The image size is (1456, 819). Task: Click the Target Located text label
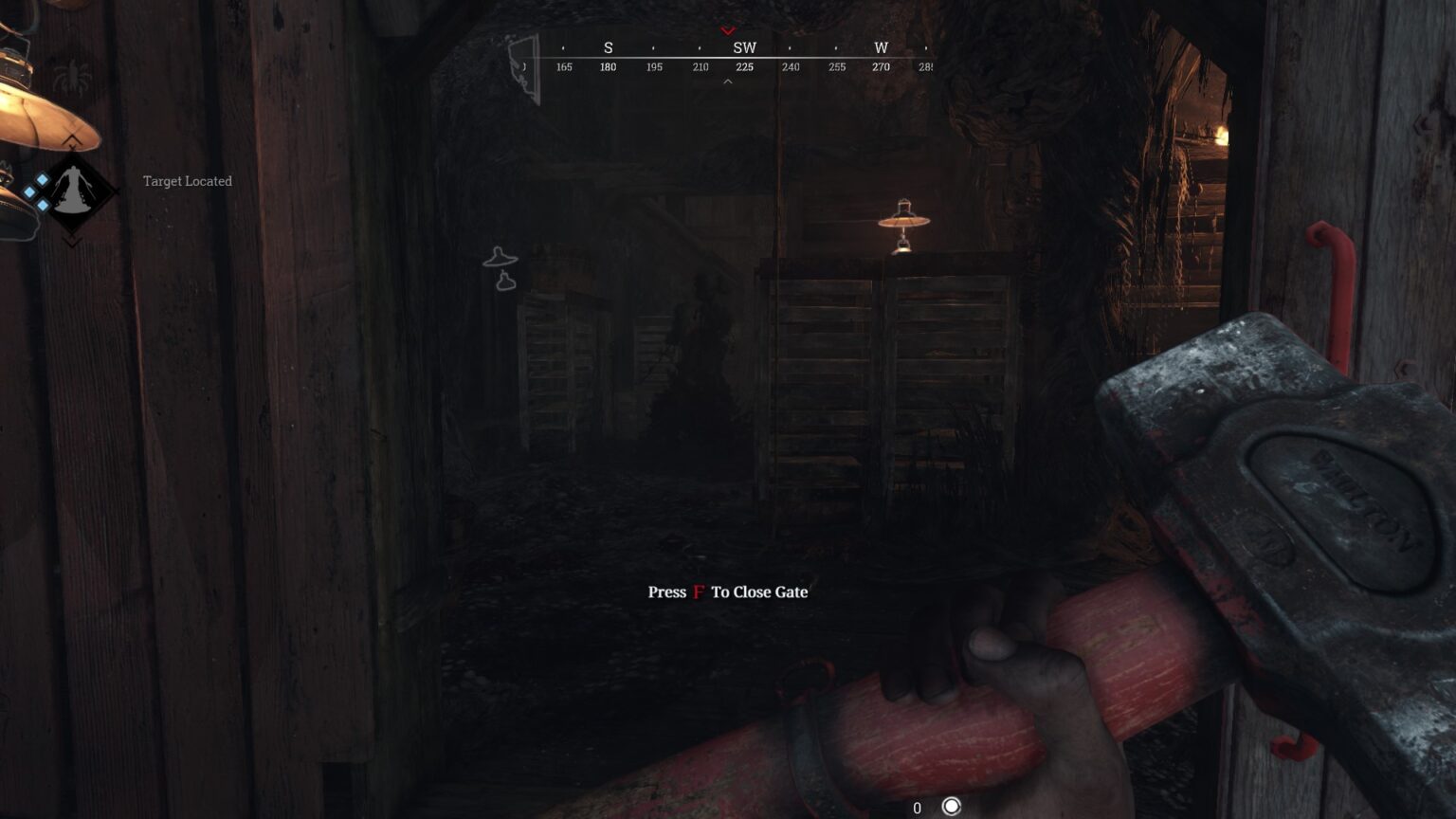(x=187, y=180)
